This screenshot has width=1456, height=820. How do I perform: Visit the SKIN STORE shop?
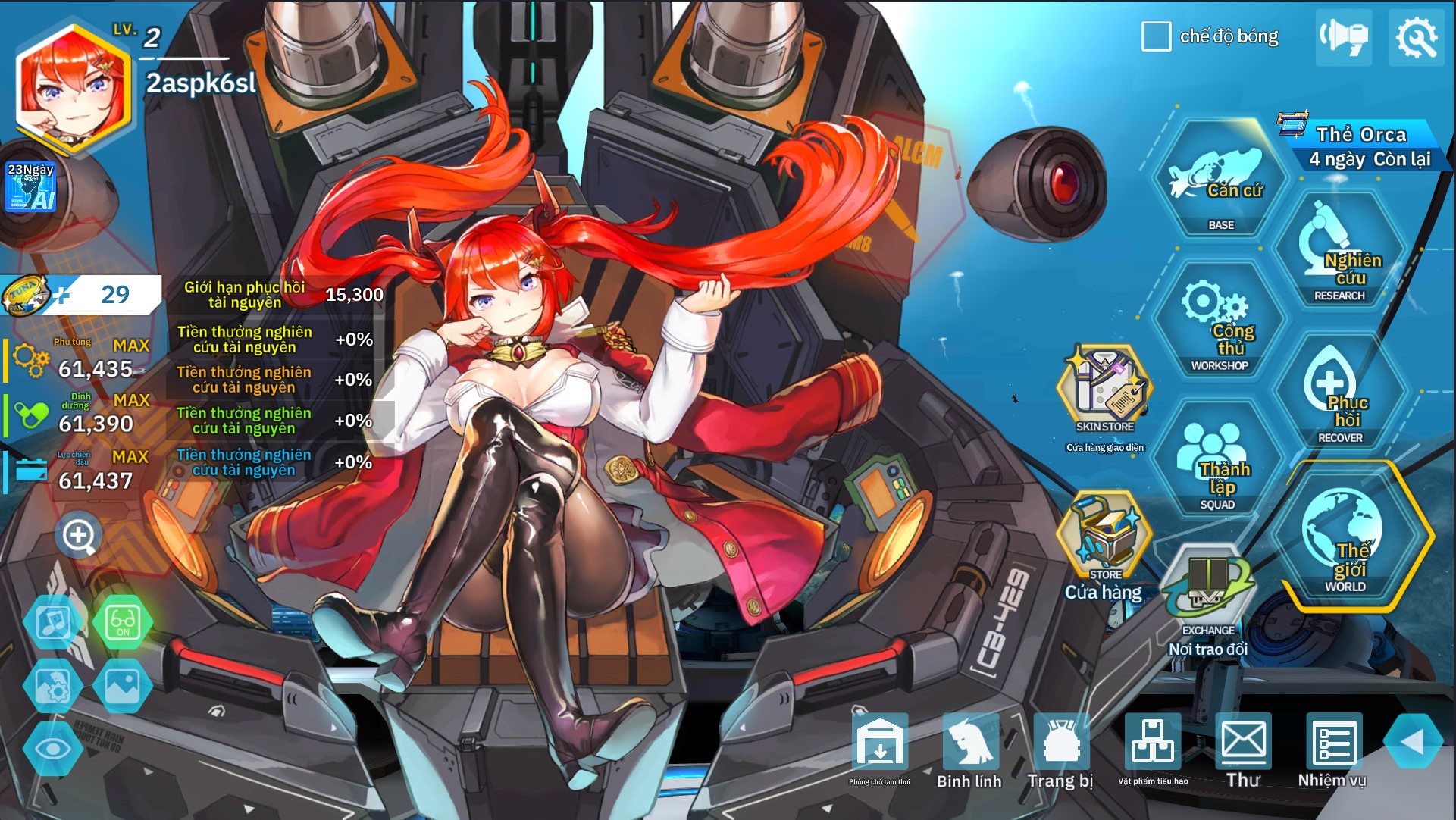(1104, 390)
